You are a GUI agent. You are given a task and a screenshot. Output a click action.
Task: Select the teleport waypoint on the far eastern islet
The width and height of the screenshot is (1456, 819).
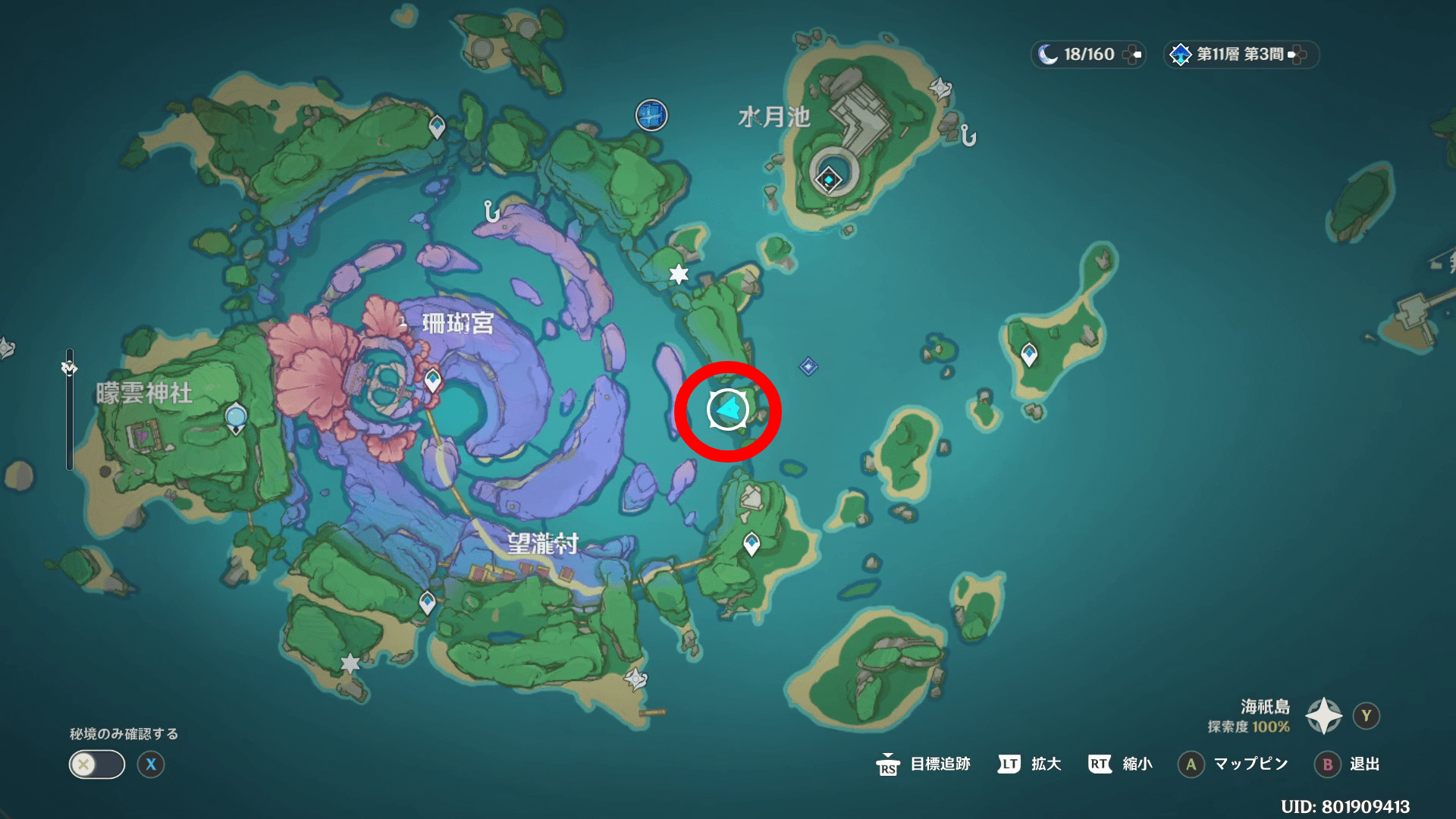pyautogui.click(x=1029, y=354)
